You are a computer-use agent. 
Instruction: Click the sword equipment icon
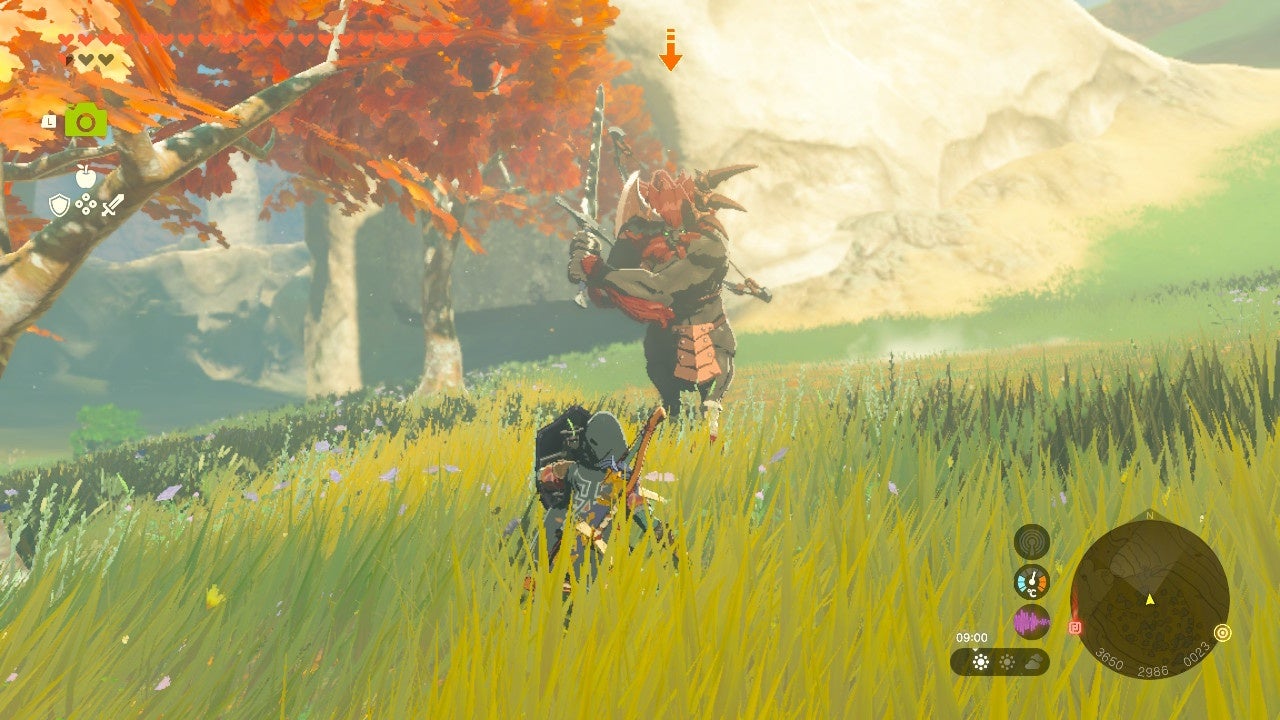click(x=113, y=205)
